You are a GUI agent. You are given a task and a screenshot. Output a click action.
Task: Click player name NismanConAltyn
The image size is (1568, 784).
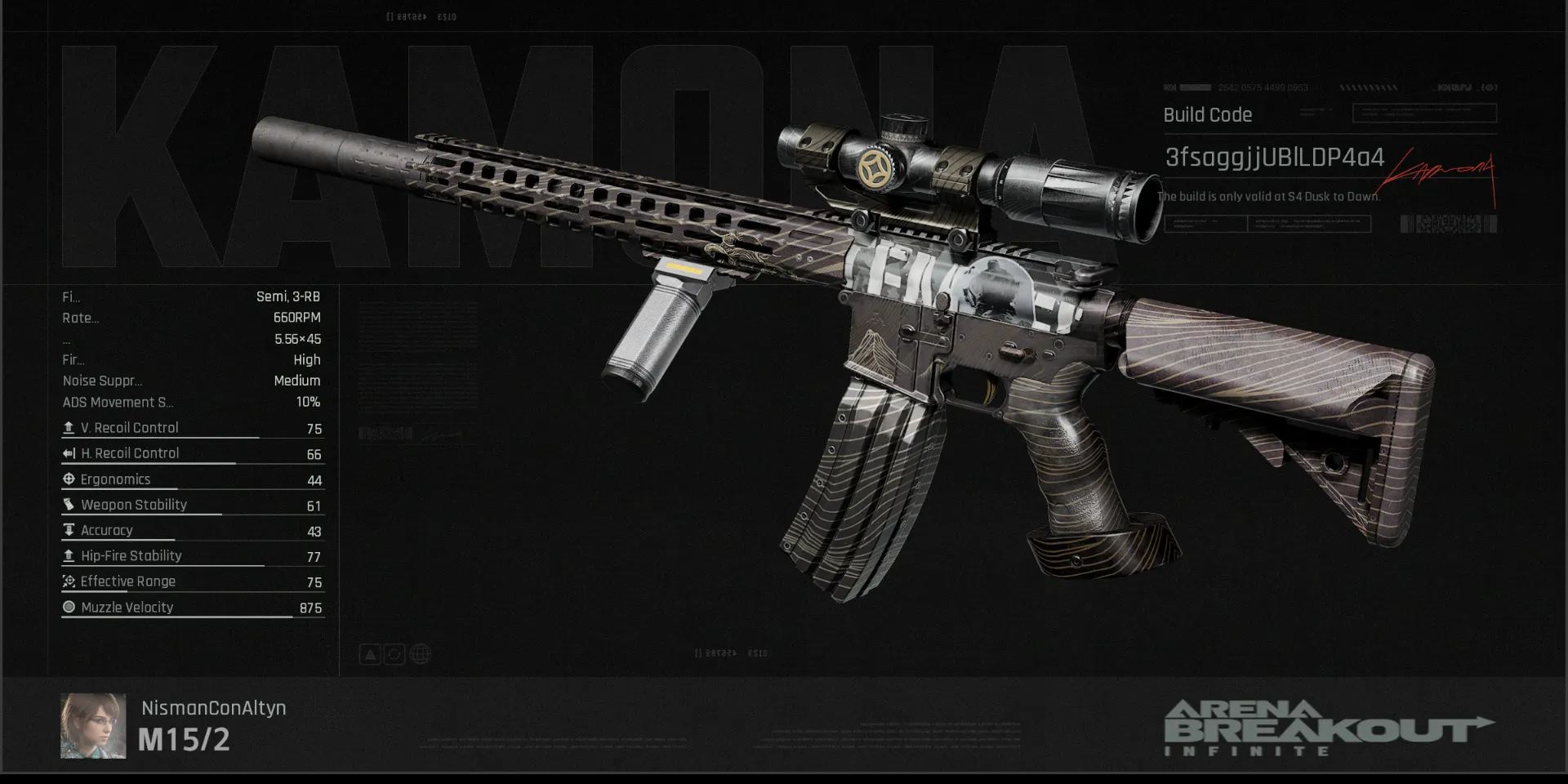point(213,708)
